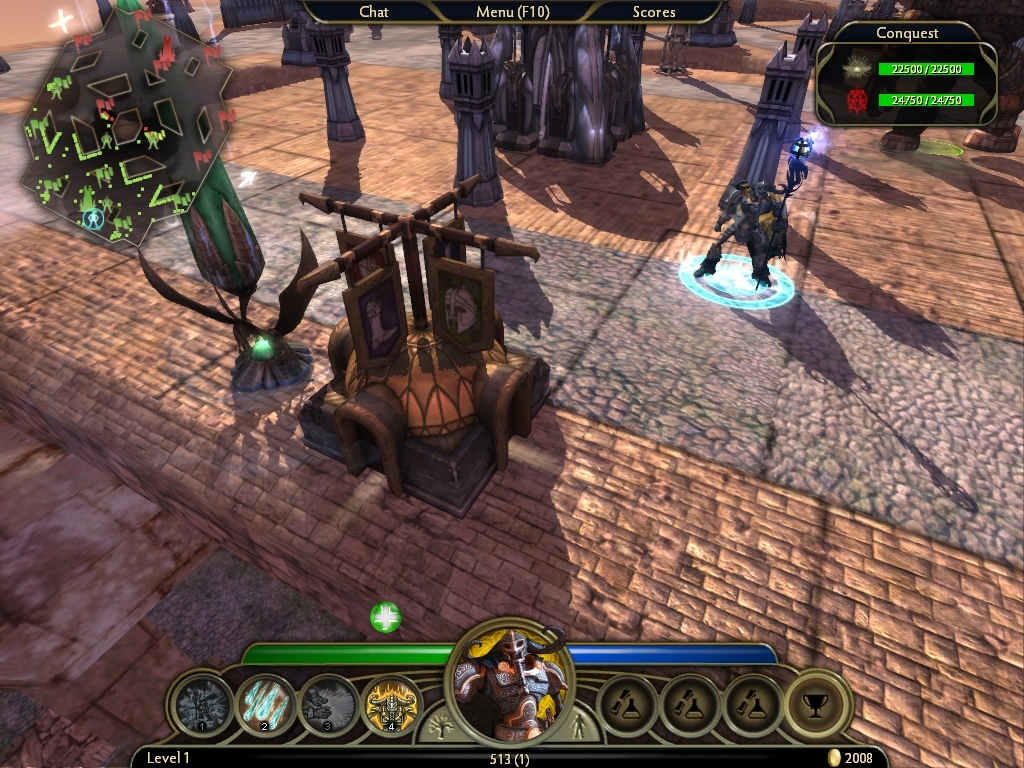Viewport: 1024px width, 768px height.
Task: Click the green plus skill point icon
Action: (x=385, y=617)
